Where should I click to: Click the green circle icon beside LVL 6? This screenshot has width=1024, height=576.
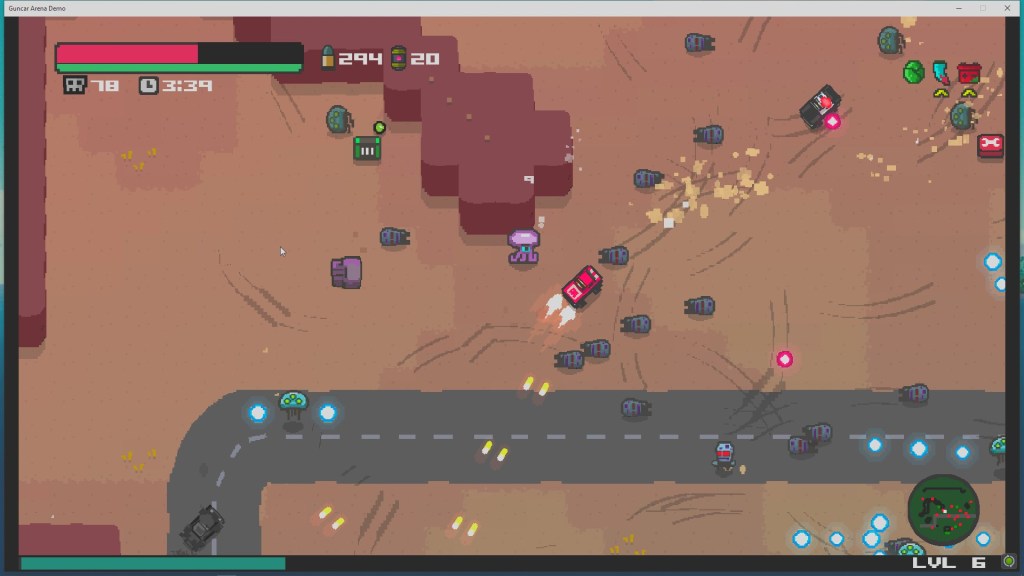click(1008, 562)
